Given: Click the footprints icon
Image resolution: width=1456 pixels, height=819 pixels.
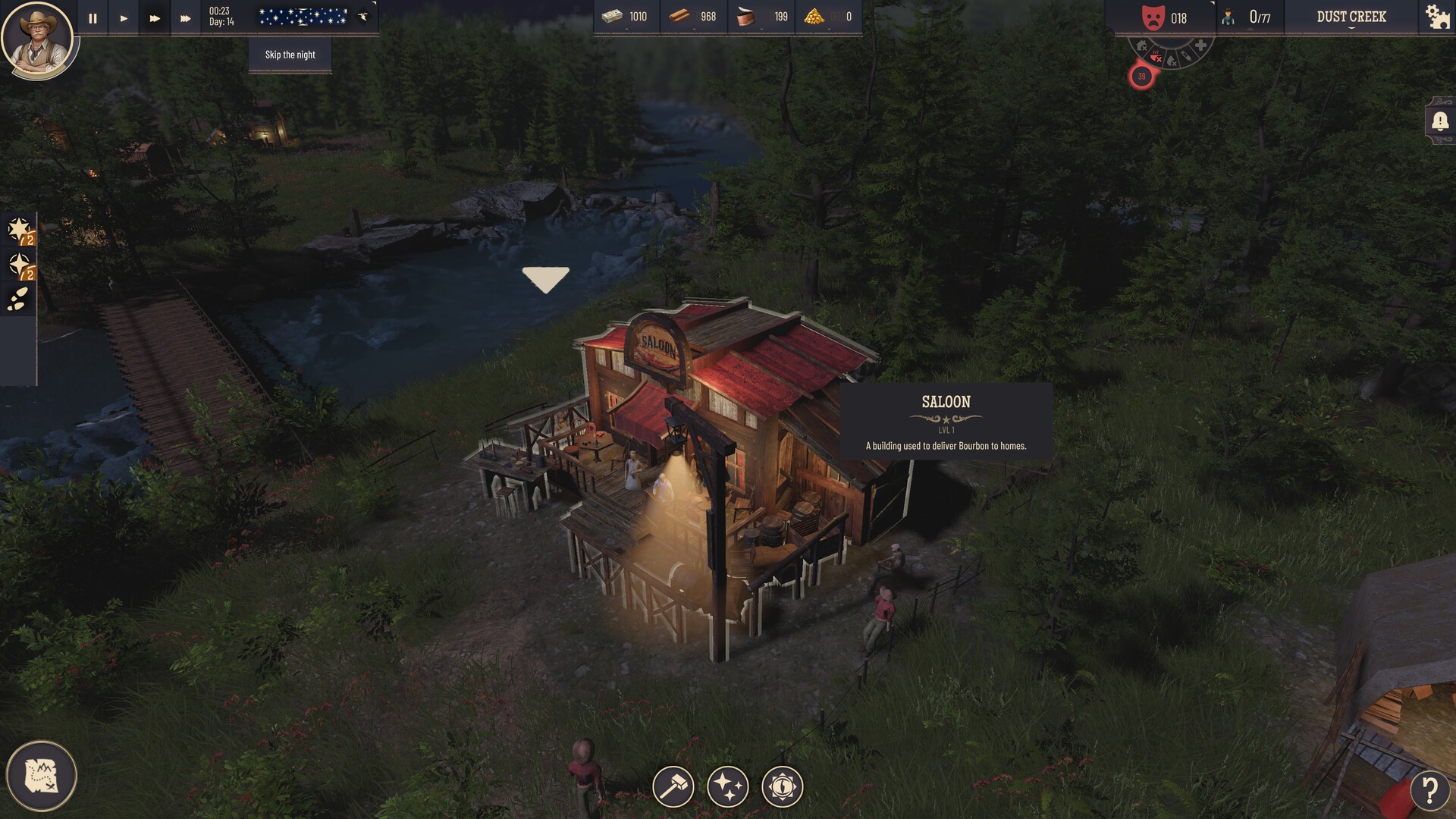Looking at the screenshot, I should [18, 300].
